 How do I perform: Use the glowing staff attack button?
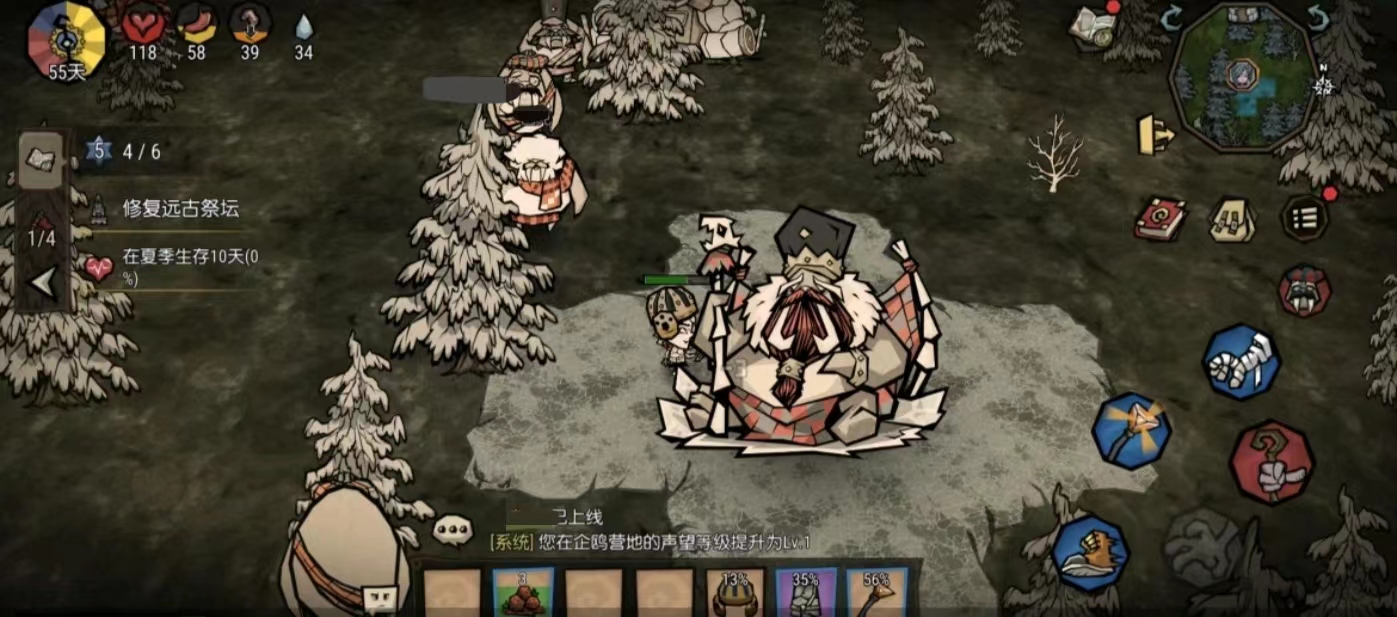(x=1132, y=430)
